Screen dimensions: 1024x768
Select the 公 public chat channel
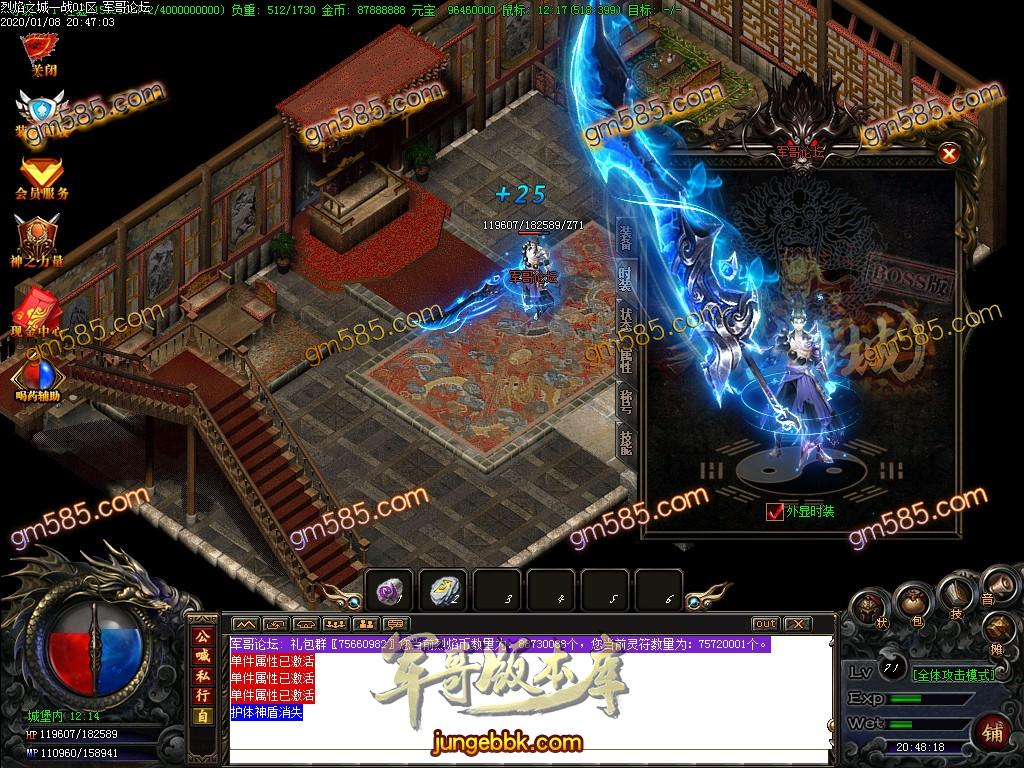pos(202,636)
